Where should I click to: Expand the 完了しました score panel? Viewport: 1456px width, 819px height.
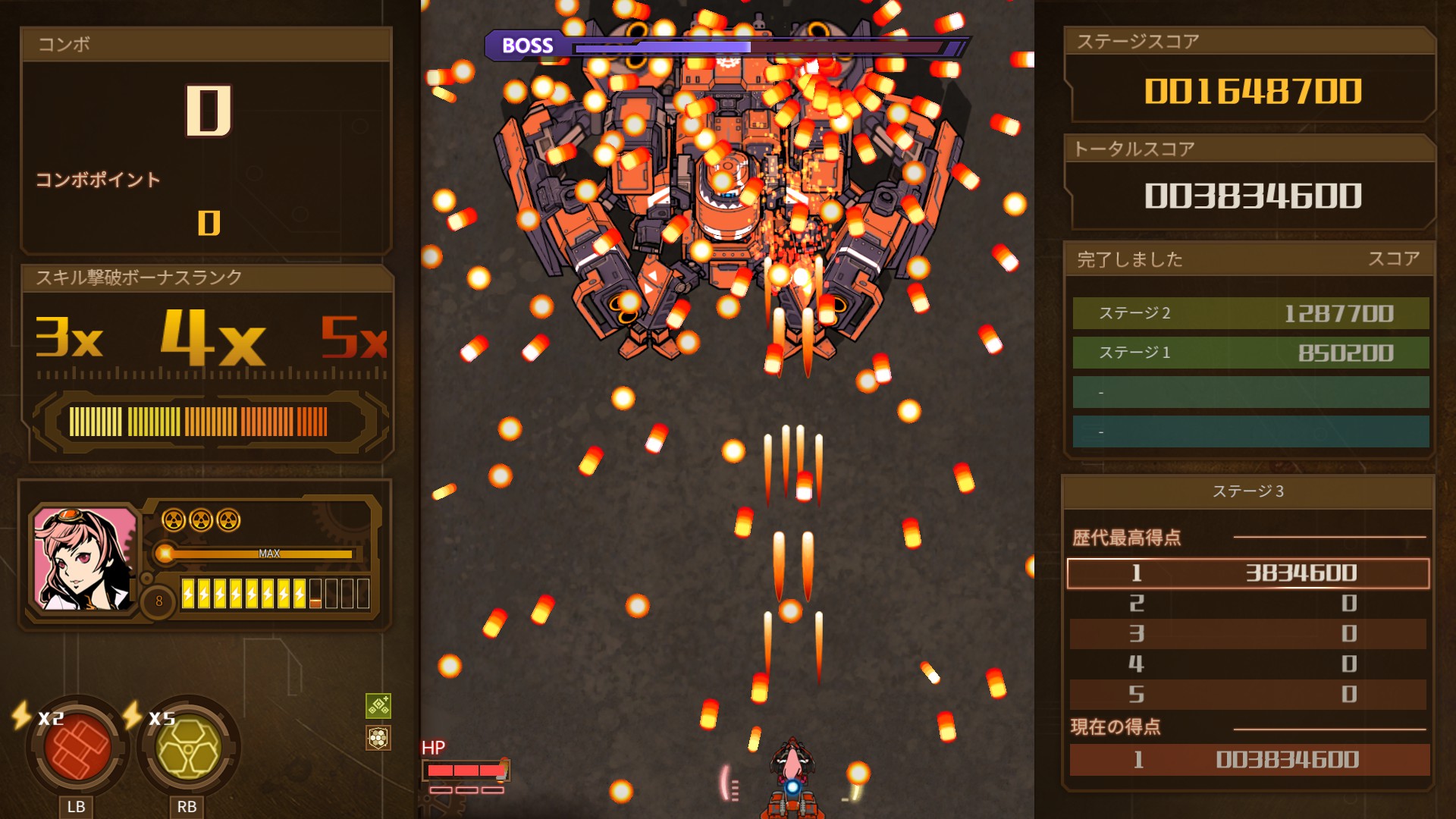[x=1131, y=261]
